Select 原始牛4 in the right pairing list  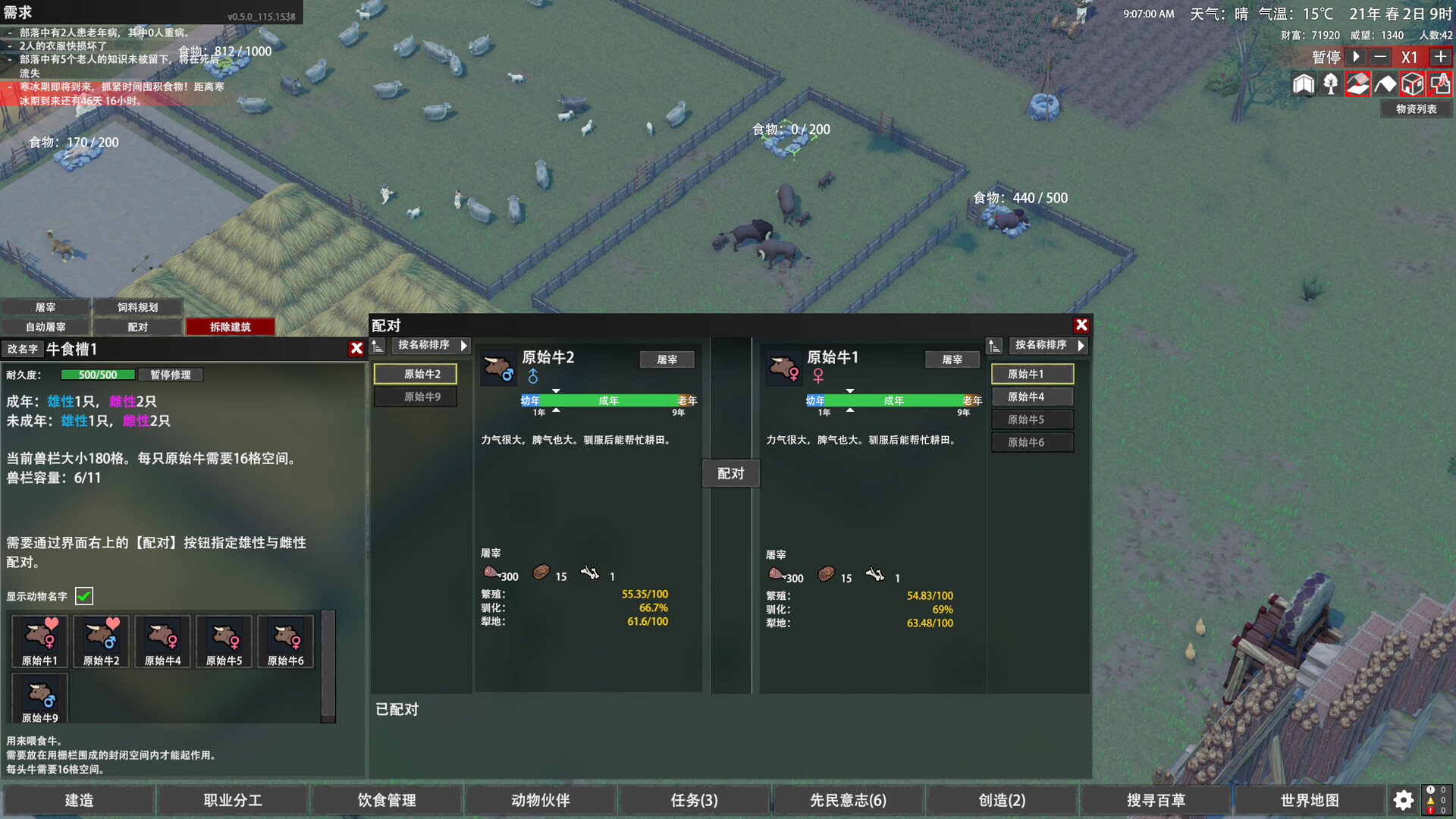[1032, 396]
